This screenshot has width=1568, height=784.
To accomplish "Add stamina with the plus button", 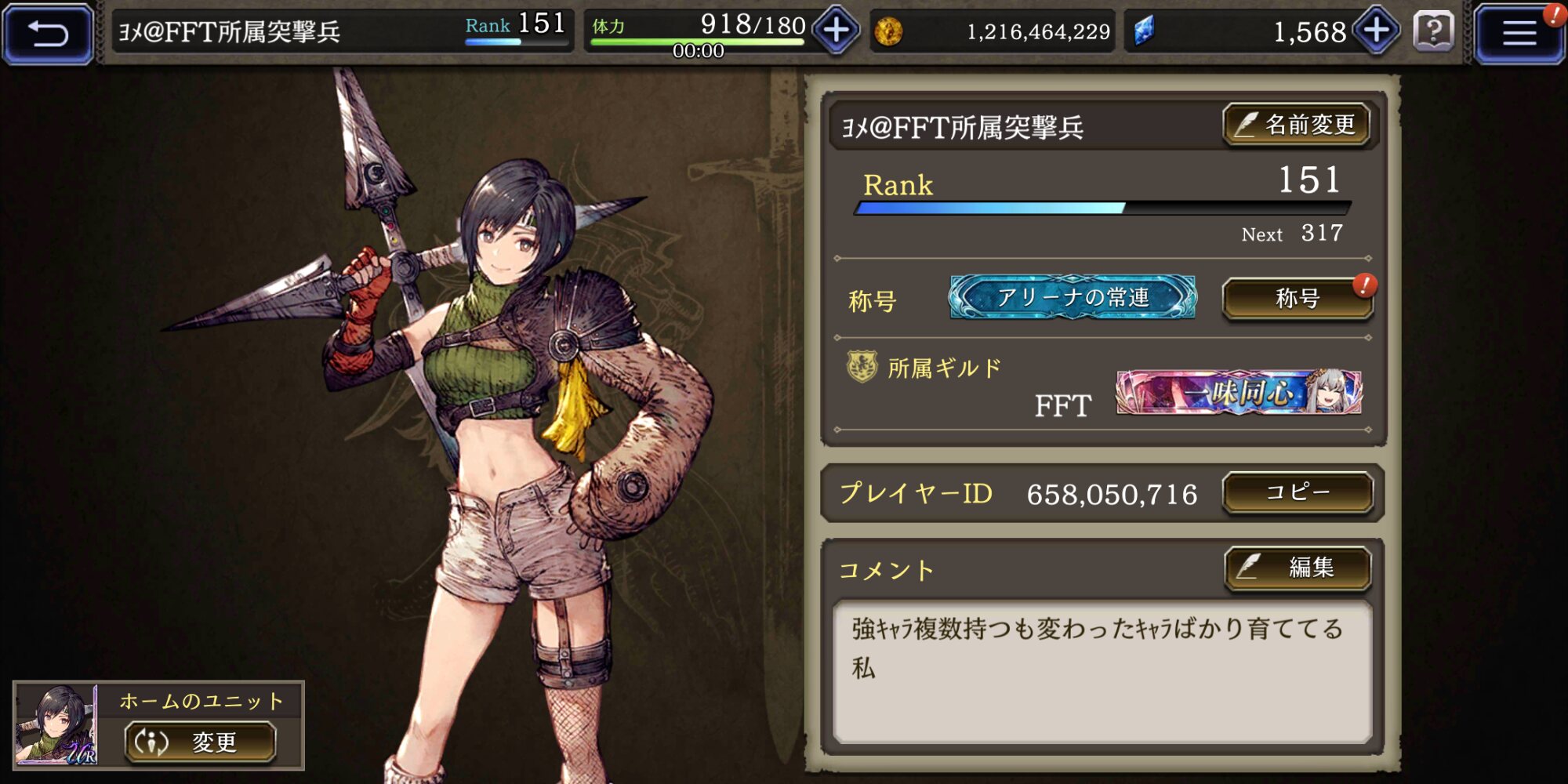I will 836,31.
